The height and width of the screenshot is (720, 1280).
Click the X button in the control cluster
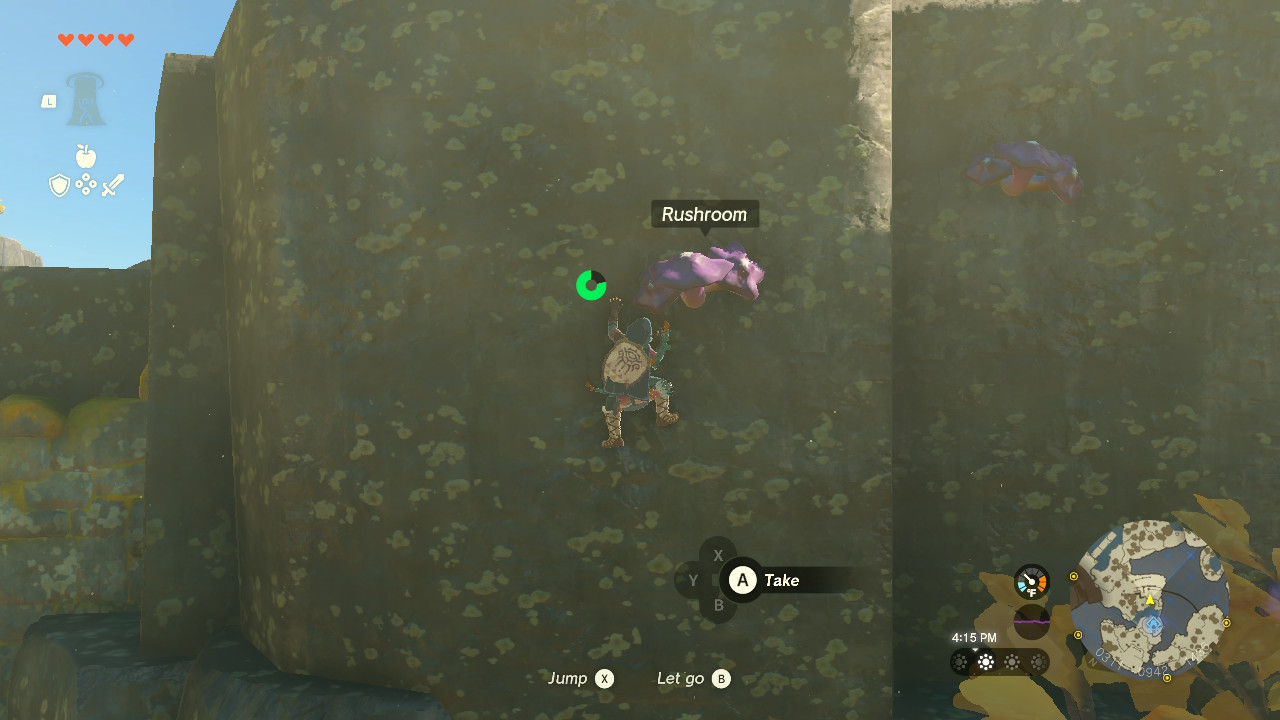[718, 554]
